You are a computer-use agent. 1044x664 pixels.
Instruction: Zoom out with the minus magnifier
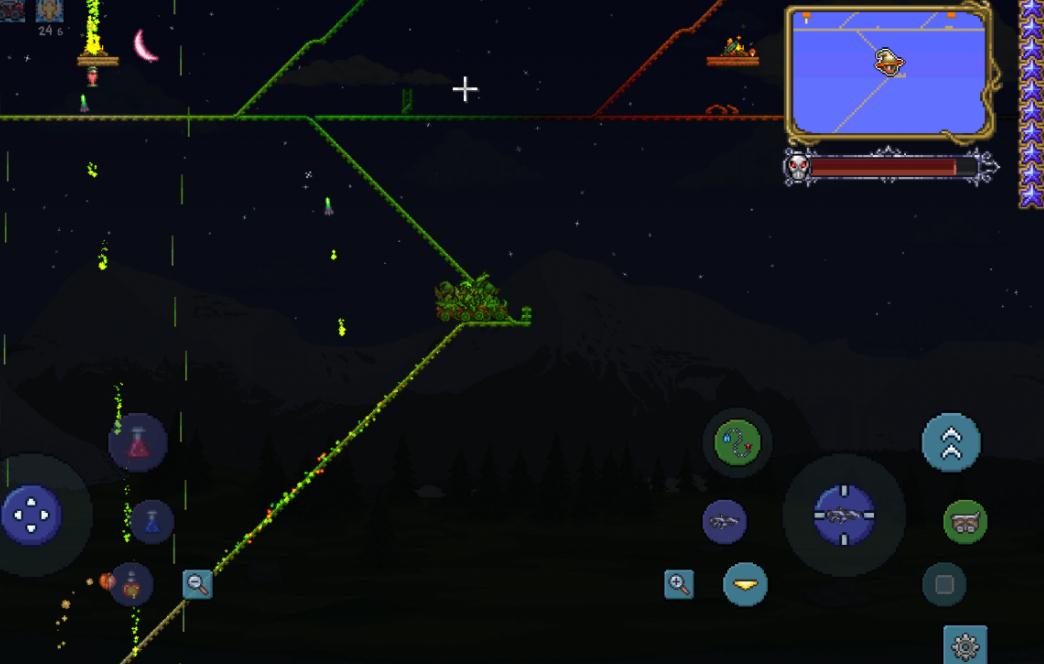[x=197, y=585]
